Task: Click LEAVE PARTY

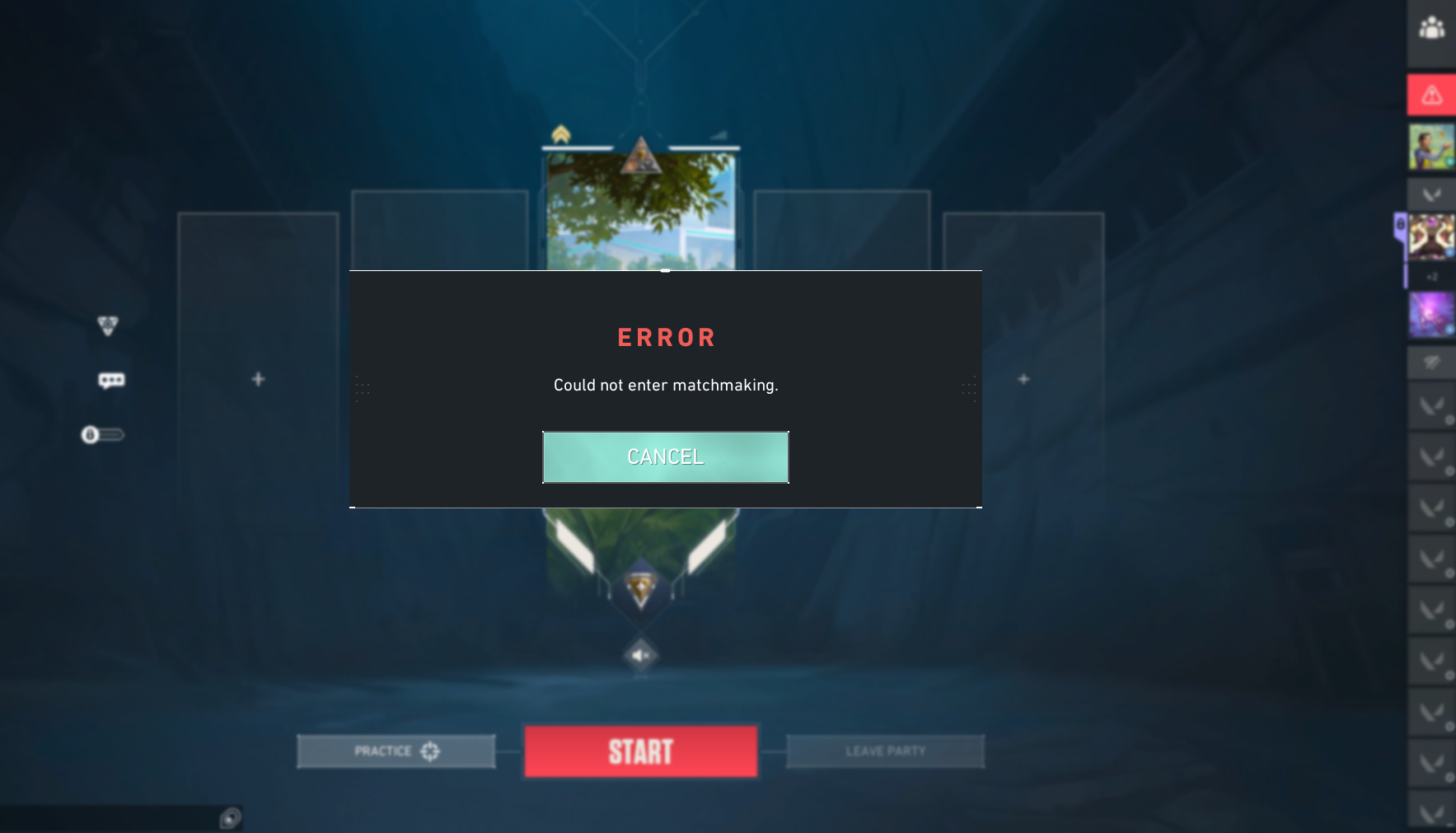Action: coord(886,751)
